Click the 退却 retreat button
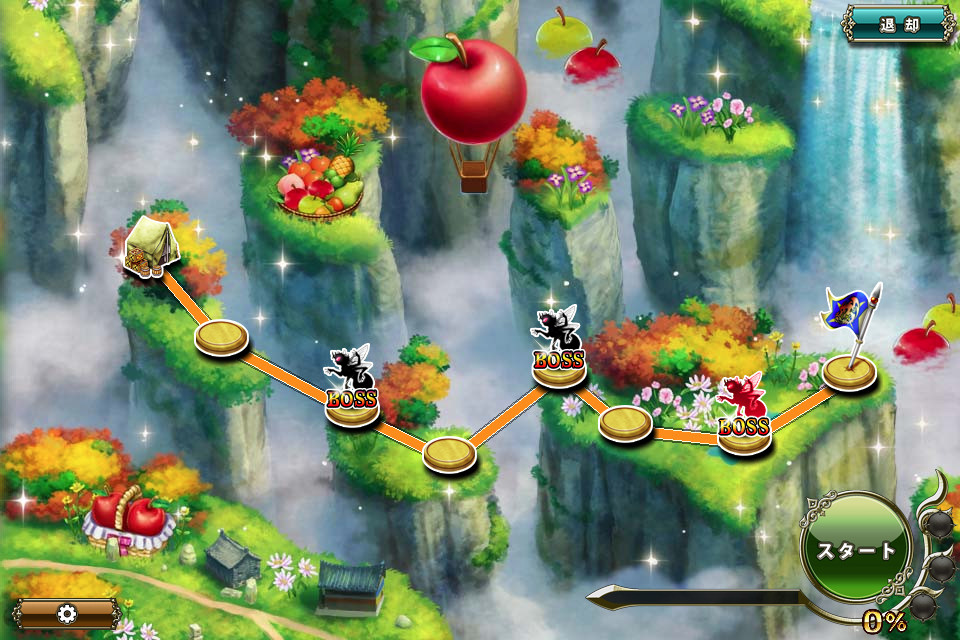Screen dimensions: 960x640 [898, 24]
